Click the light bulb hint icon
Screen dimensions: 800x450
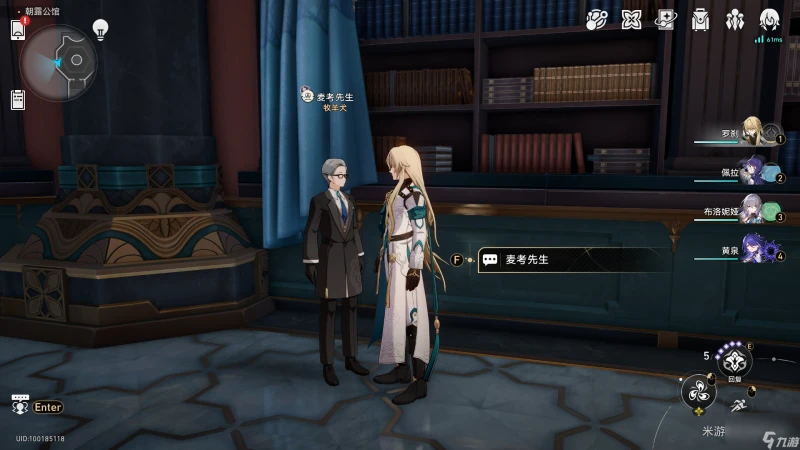(x=100, y=29)
